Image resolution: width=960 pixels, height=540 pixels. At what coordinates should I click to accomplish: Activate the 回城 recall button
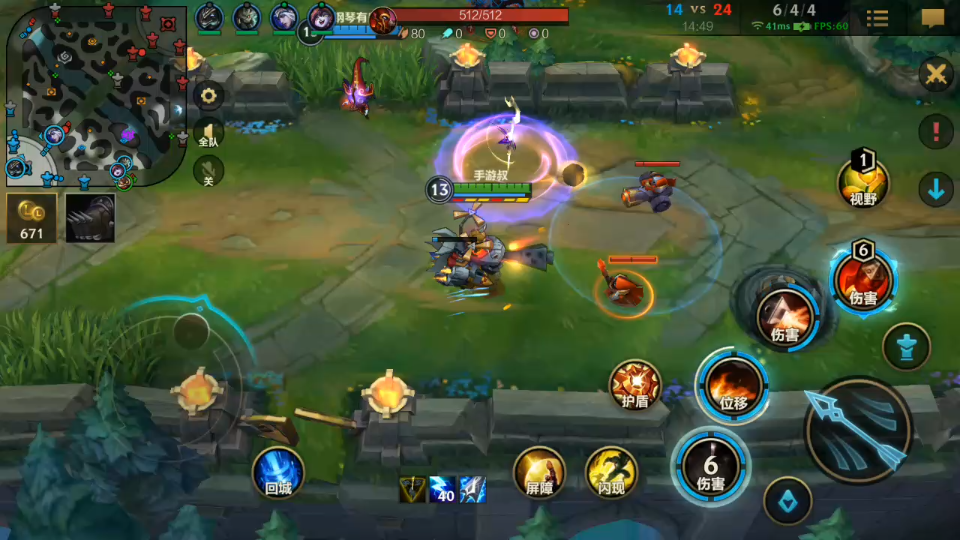click(277, 471)
